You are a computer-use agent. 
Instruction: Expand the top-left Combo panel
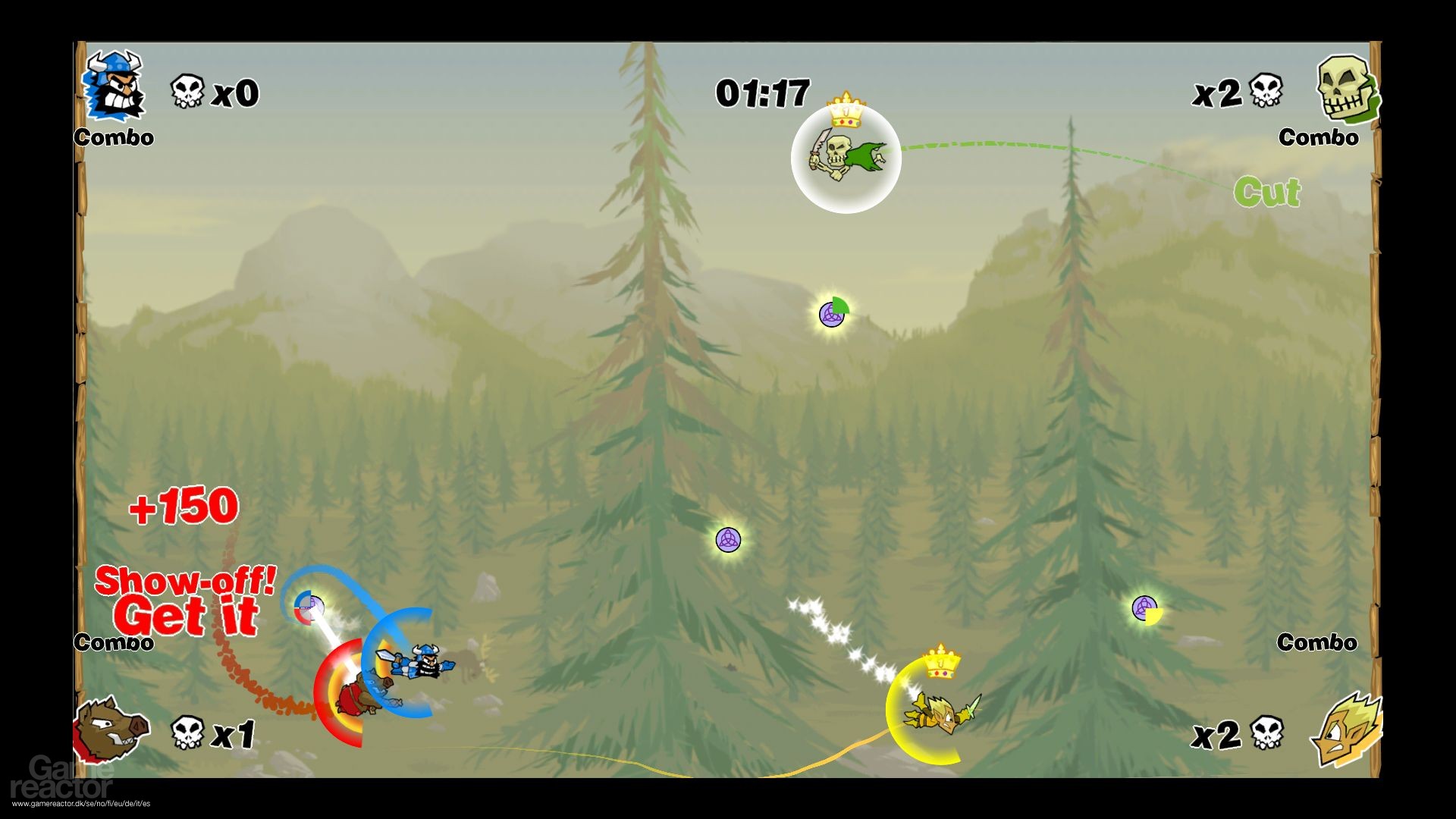[112, 138]
